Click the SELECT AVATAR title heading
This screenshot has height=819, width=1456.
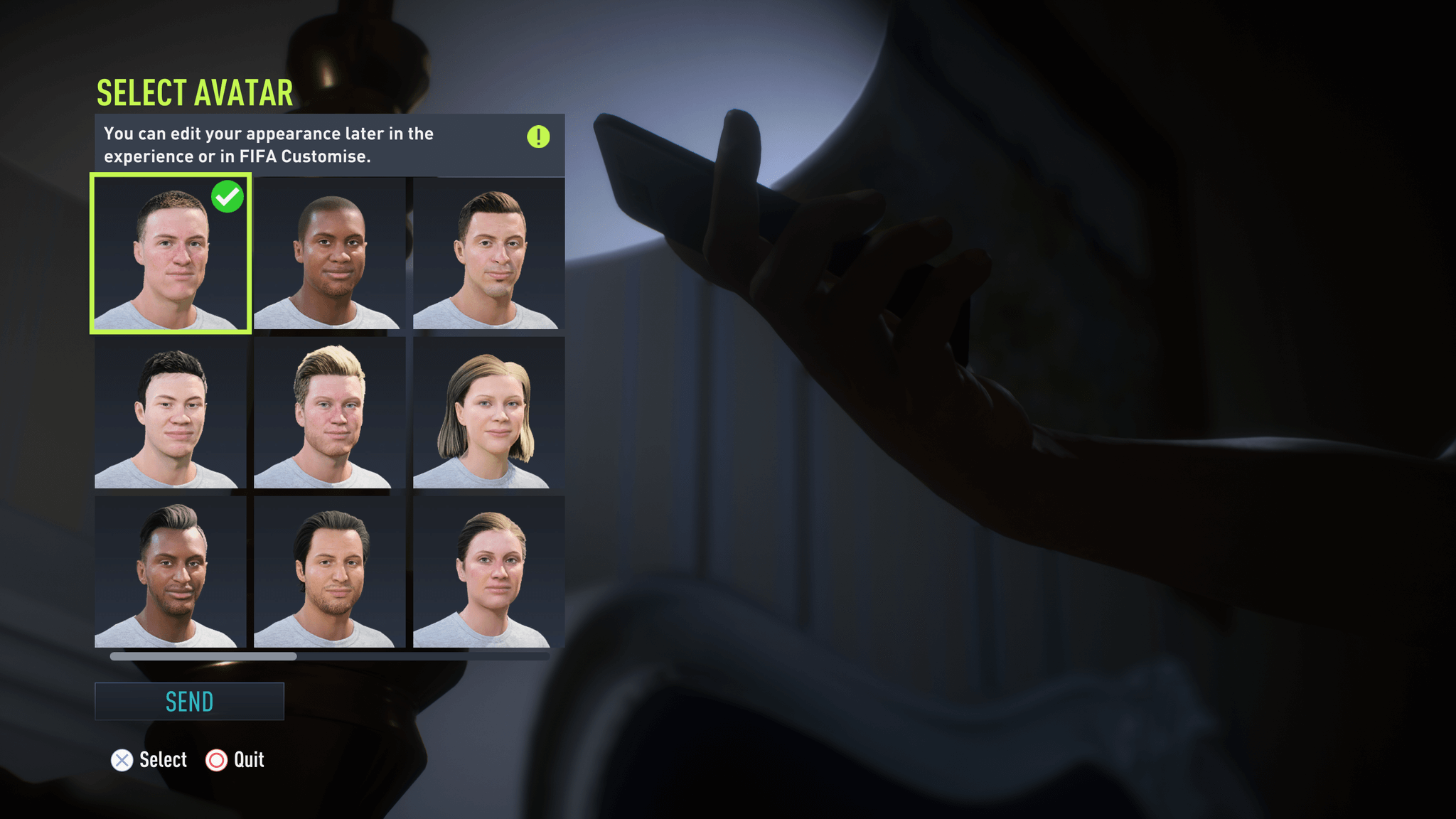coord(194,91)
